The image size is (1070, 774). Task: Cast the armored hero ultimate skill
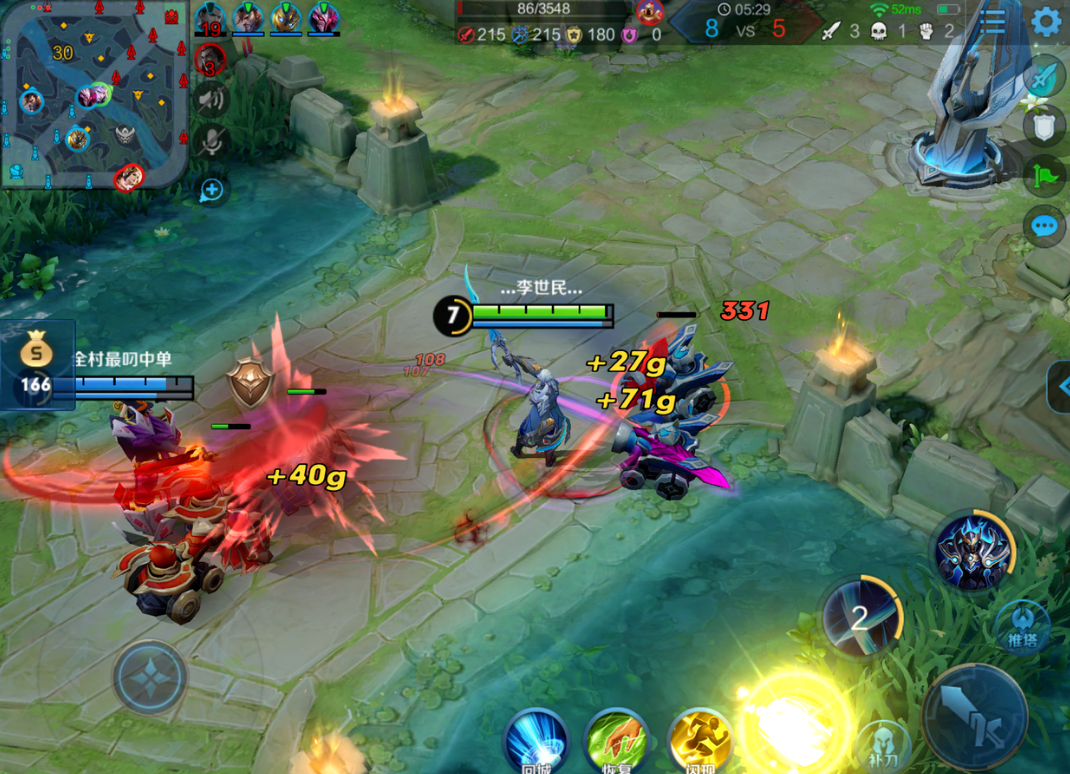[x=973, y=552]
